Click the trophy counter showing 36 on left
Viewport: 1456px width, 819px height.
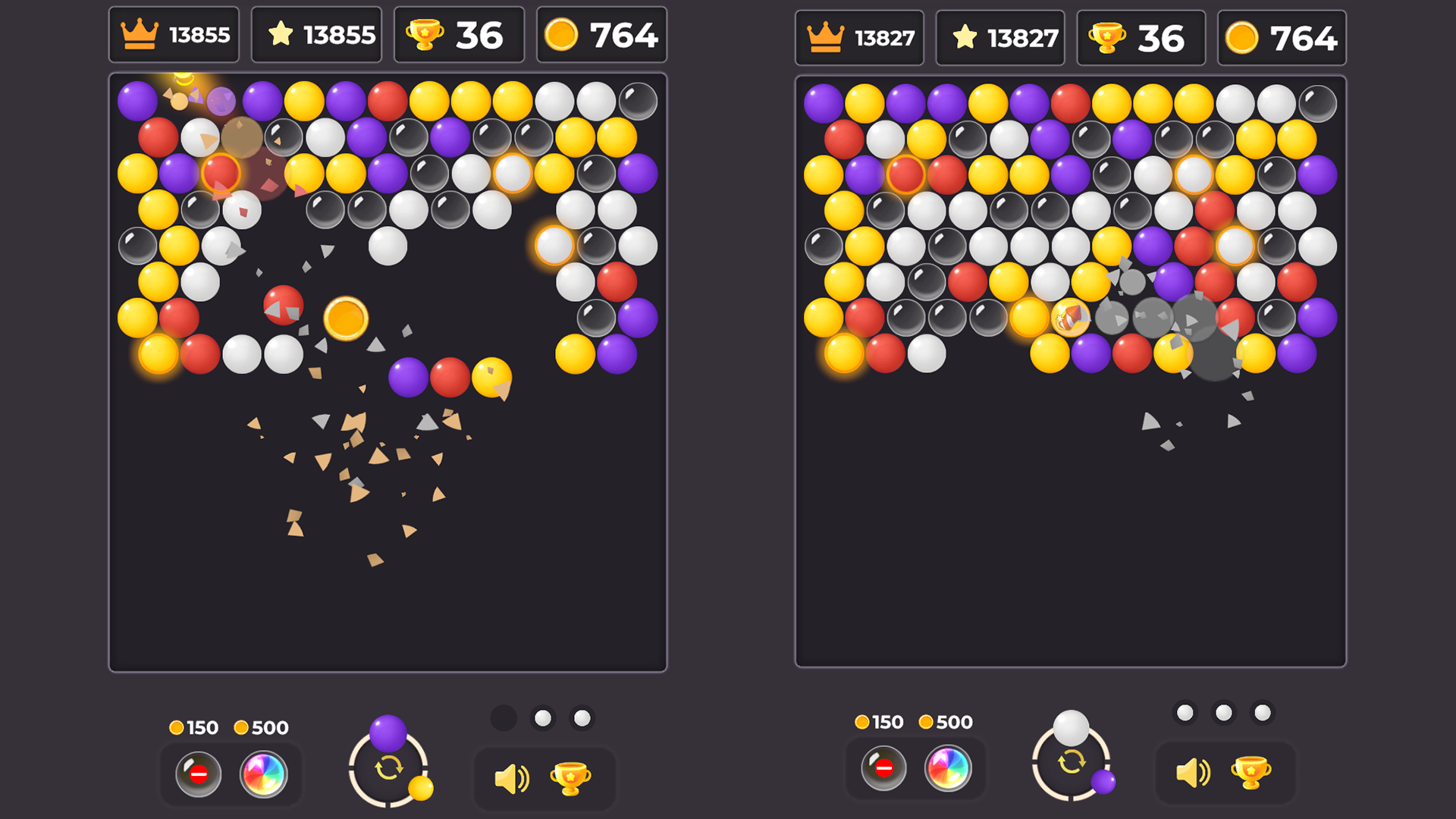point(459,33)
